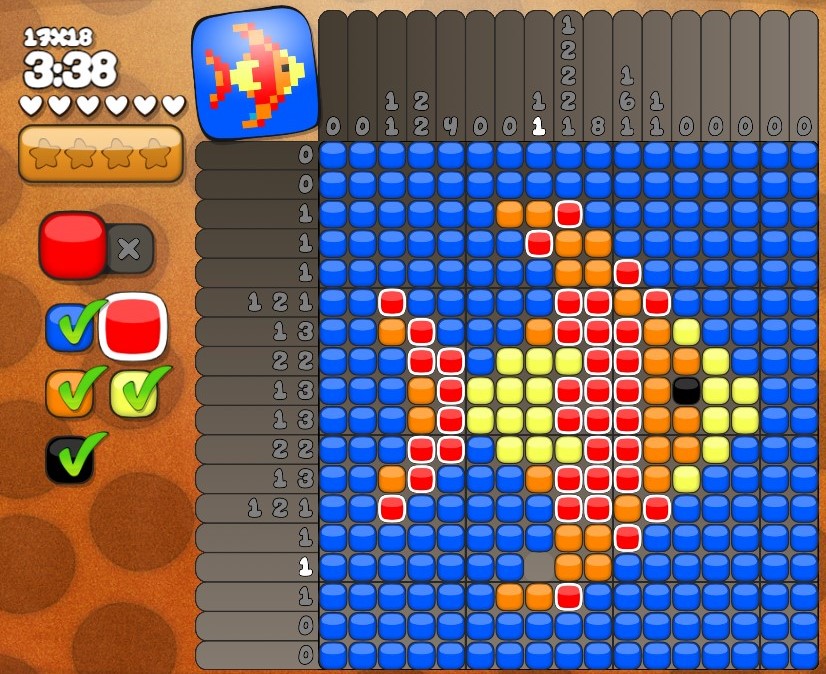Pick the orange color swatch
This screenshot has height=674, width=826.
click(69, 393)
